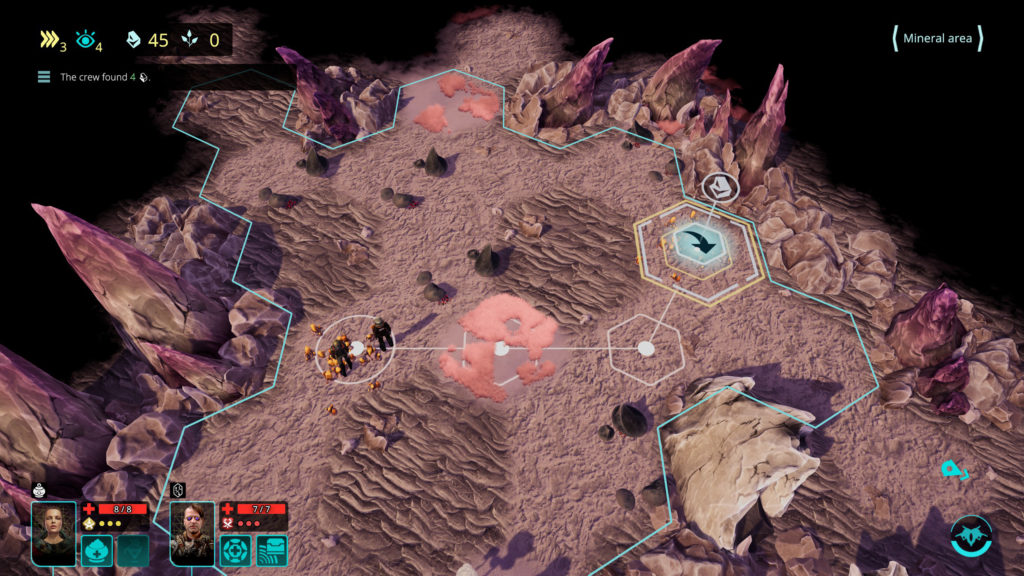Toggle the cyan camera view icon
Image resolution: width=1024 pixels, height=576 pixels.
pyautogui.click(x=954, y=469)
